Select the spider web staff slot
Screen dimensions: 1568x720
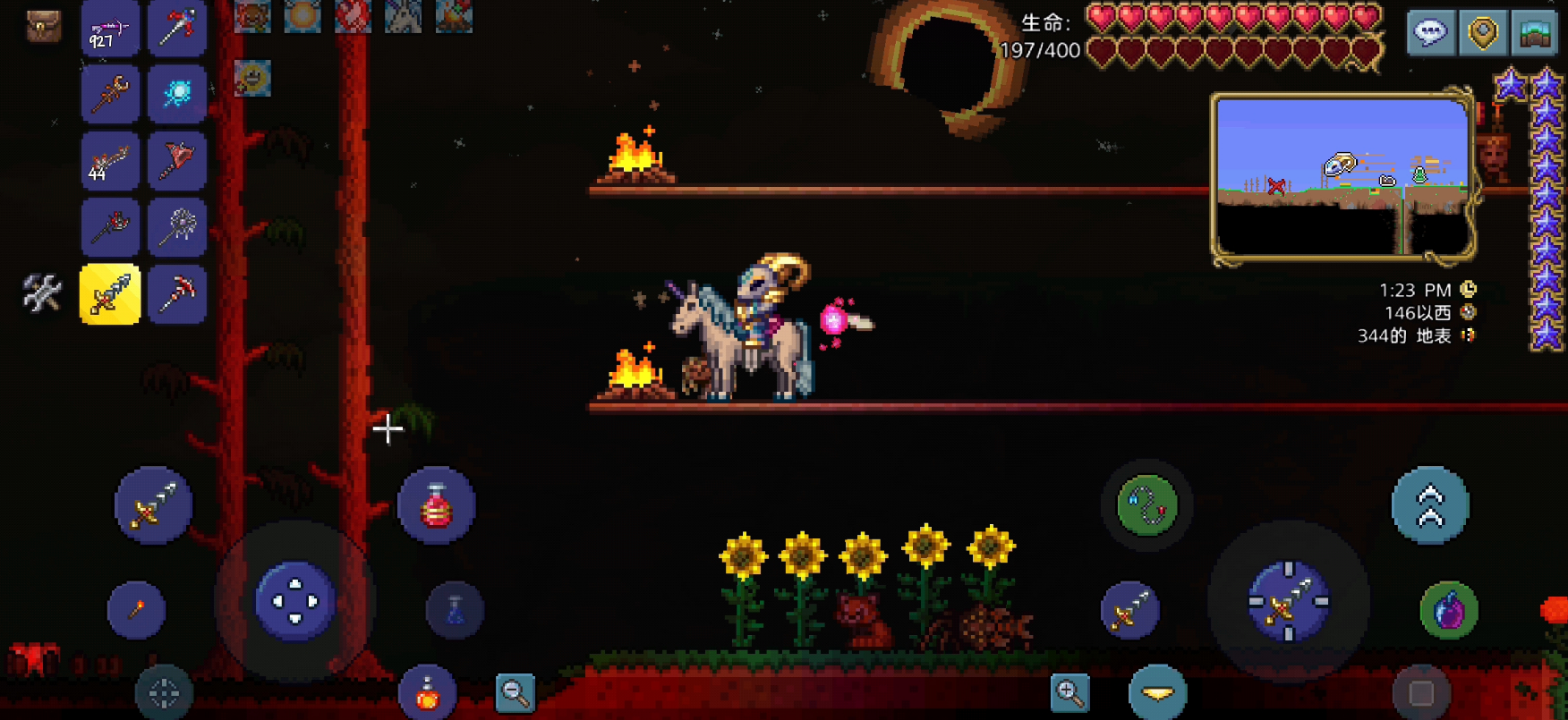(177, 227)
